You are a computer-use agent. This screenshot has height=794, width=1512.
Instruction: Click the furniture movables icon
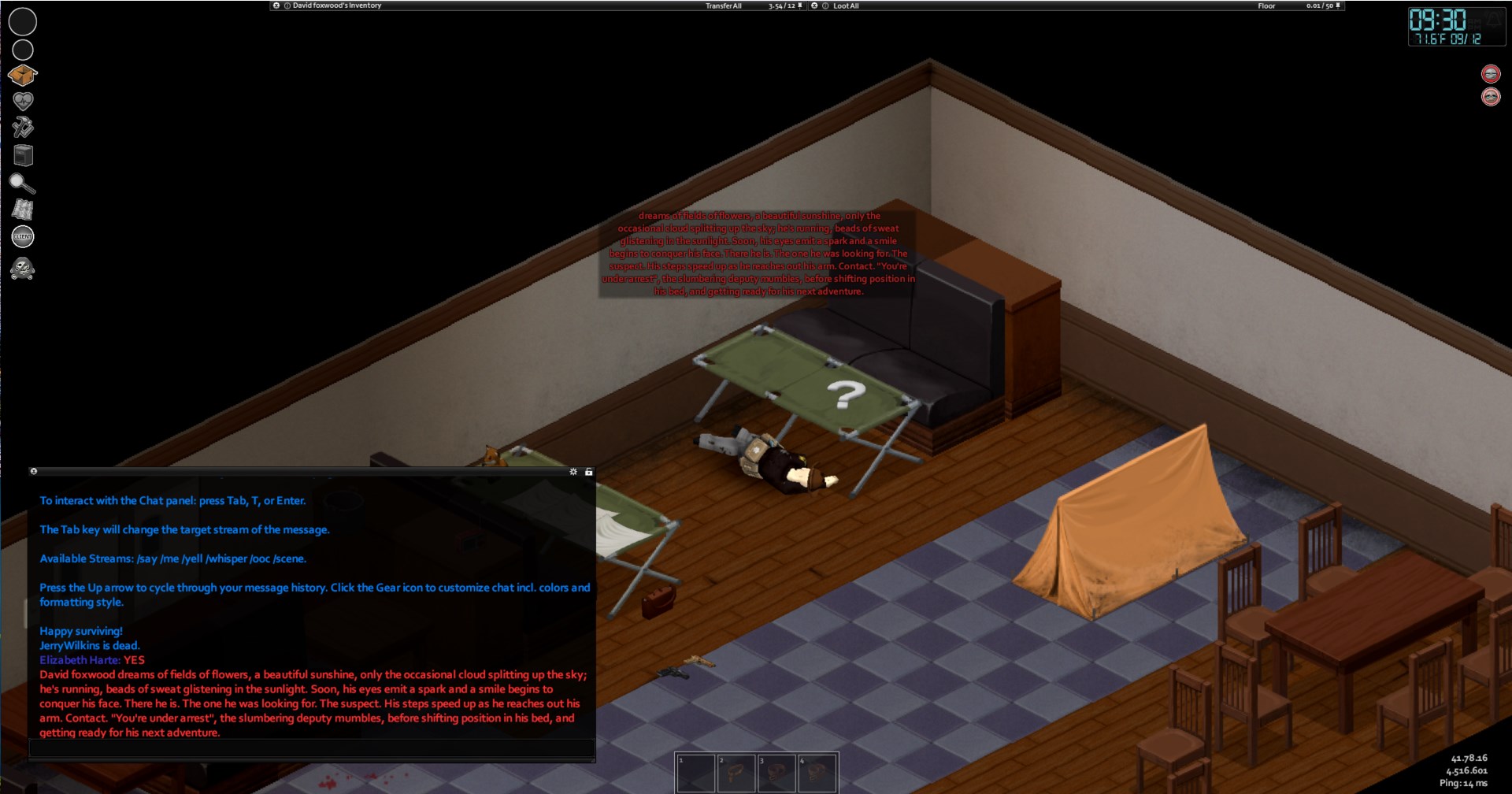point(23,155)
